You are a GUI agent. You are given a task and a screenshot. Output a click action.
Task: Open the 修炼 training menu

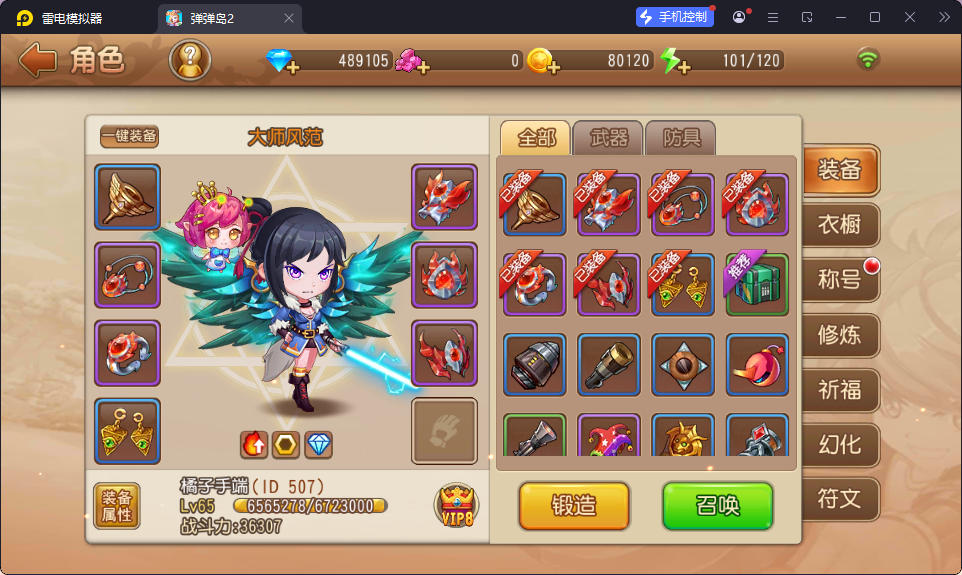[839, 334]
